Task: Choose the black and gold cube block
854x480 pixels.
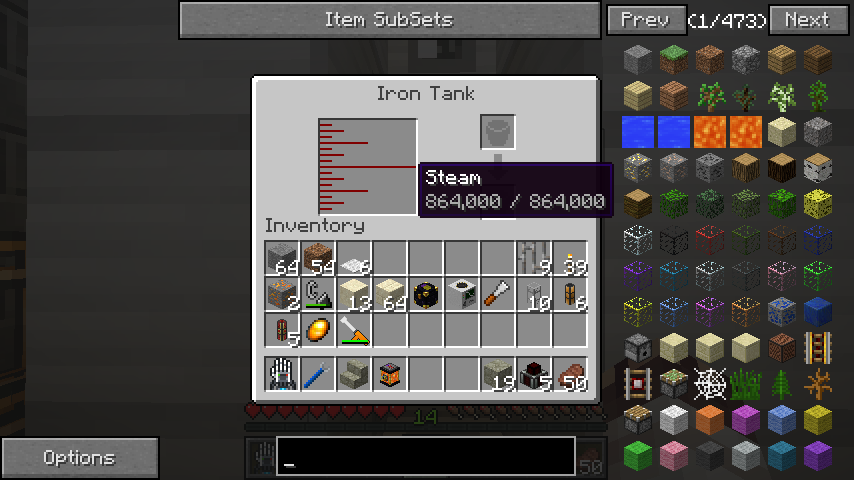Action: [427, 294]
